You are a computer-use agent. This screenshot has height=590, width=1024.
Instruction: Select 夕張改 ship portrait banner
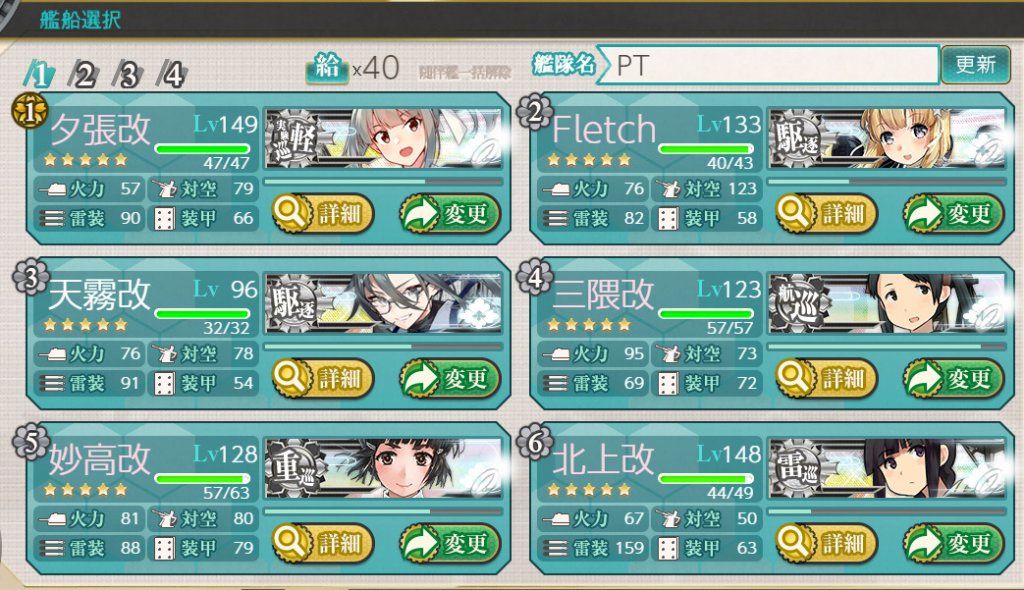point(383,140)
